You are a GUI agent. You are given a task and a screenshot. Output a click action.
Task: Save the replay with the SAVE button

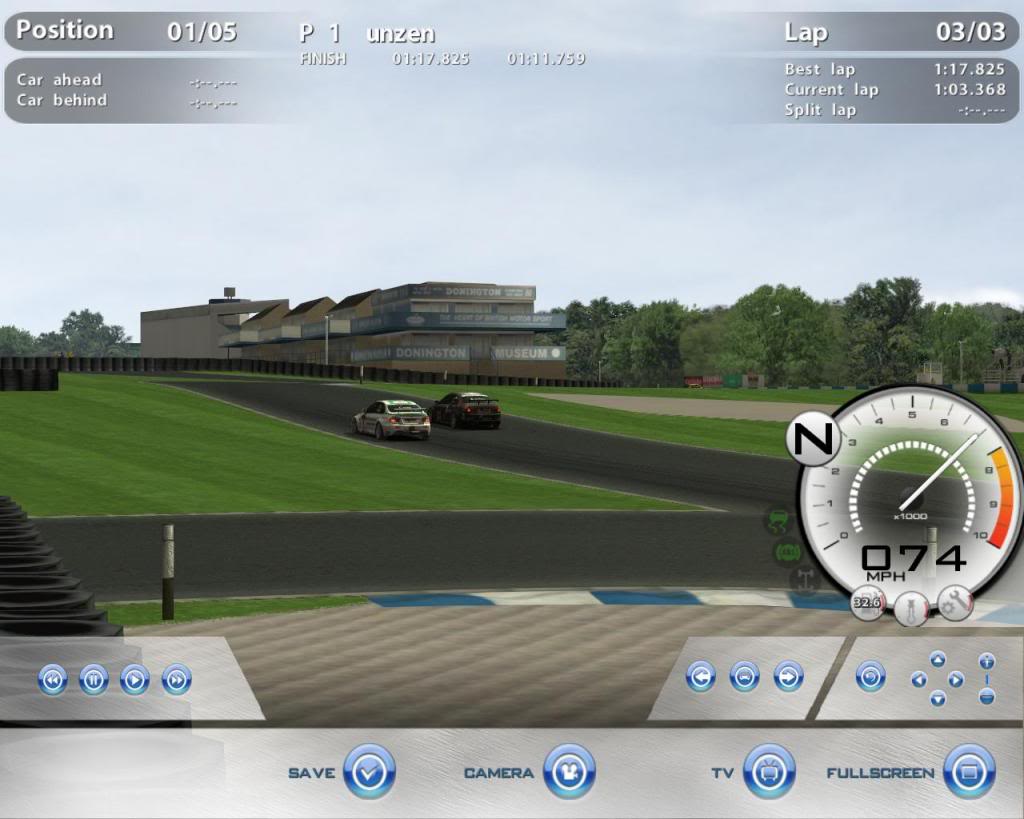click(369, 772)
